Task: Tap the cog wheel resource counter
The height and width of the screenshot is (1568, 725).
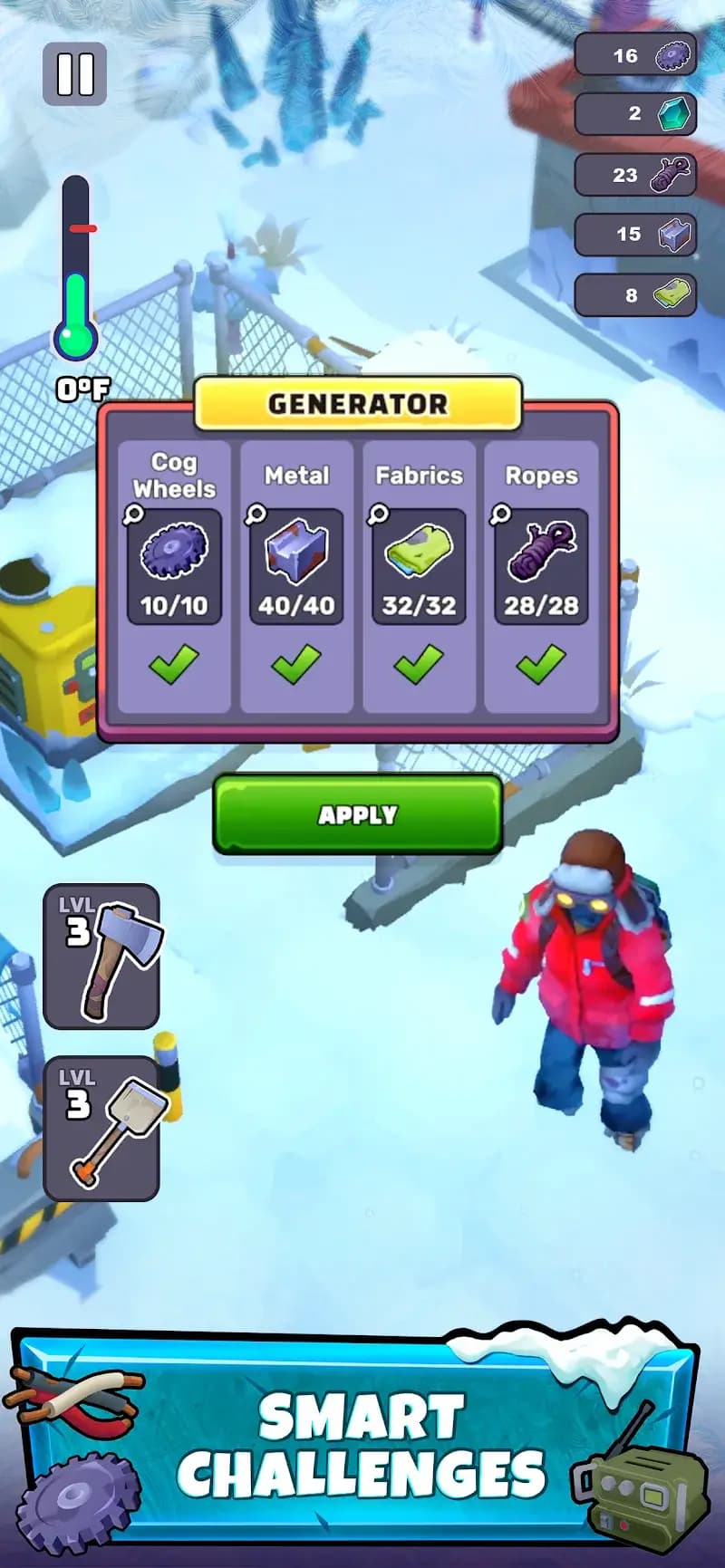Action: 635,55
